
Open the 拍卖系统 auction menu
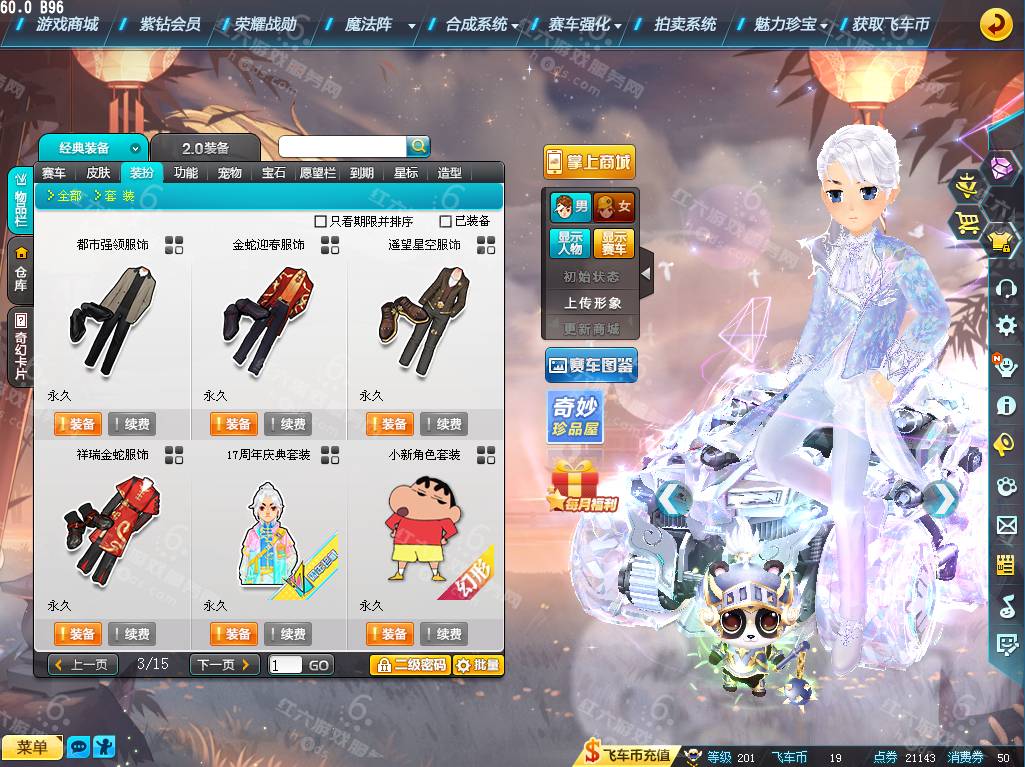(684, 24)
